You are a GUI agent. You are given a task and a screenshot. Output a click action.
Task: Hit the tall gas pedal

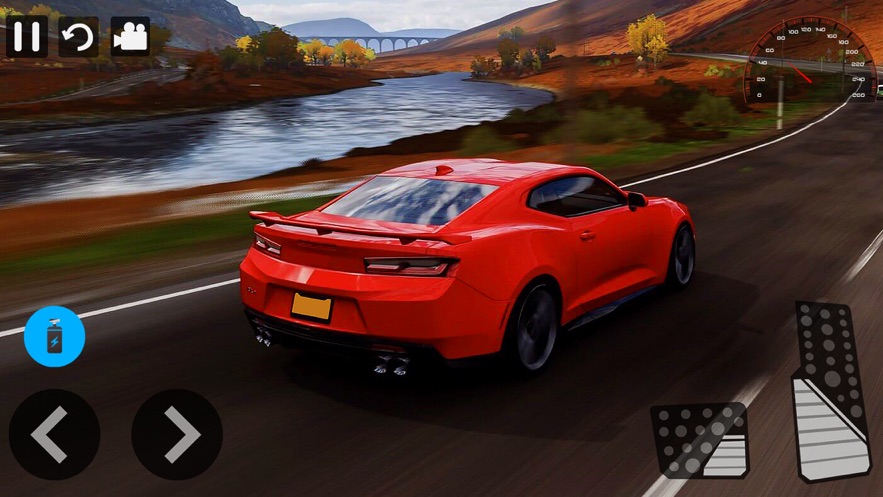pyautogui.click(x=832, y=392)
